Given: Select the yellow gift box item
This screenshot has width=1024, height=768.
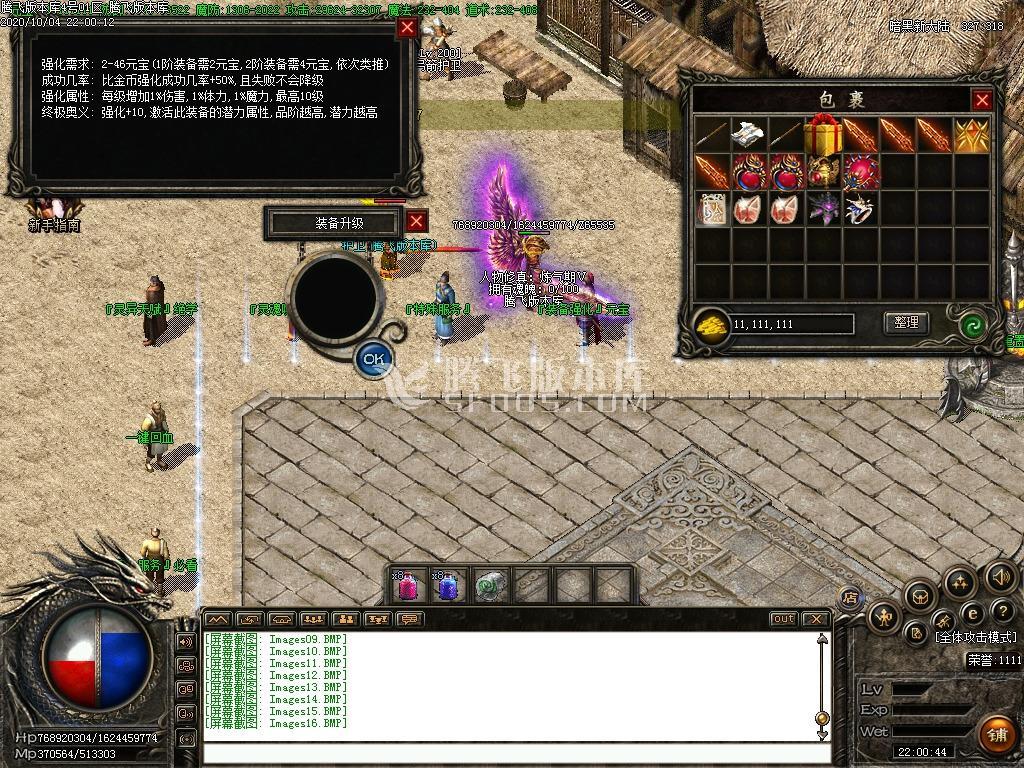Looking at the screenshot, I should [x=824, y=134].
